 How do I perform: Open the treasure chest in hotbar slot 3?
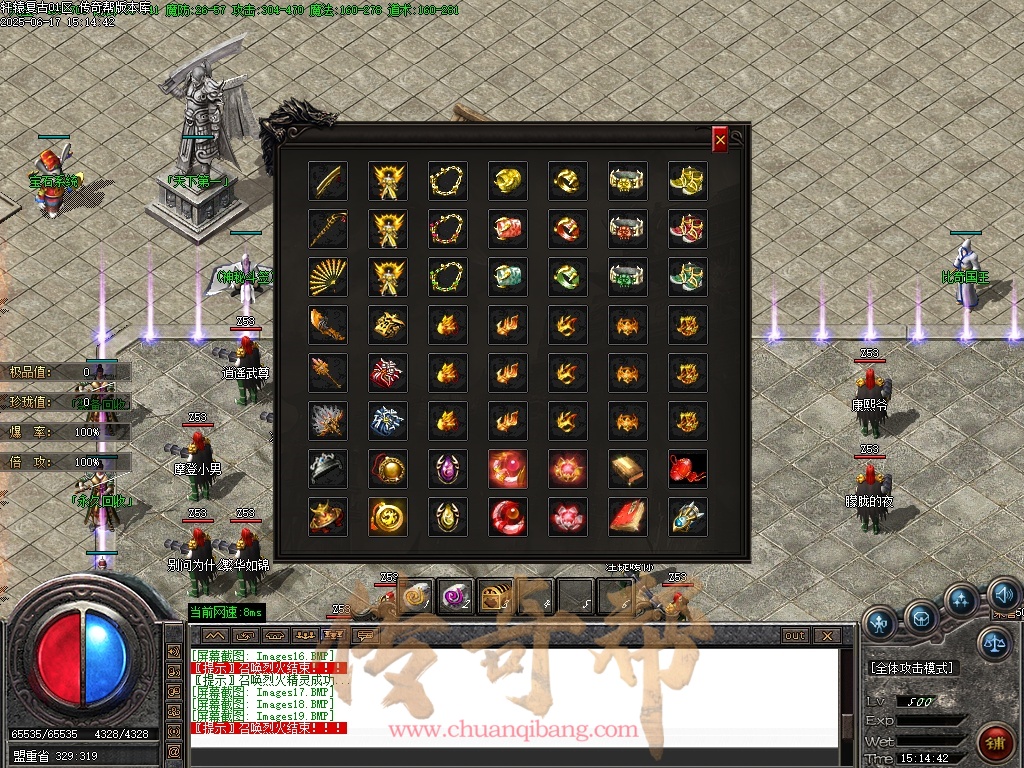point(496,597)
